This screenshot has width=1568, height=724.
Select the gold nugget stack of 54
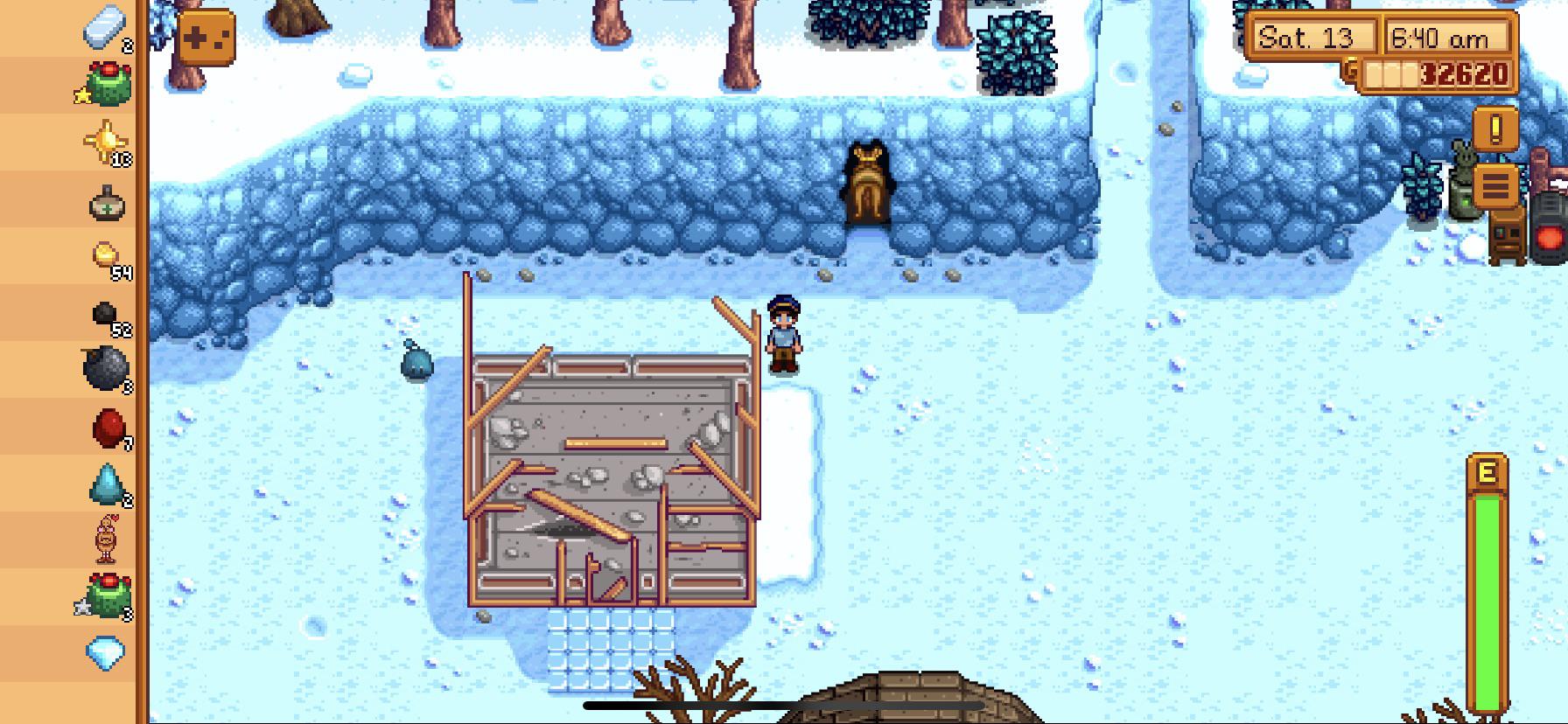[107, 257]
